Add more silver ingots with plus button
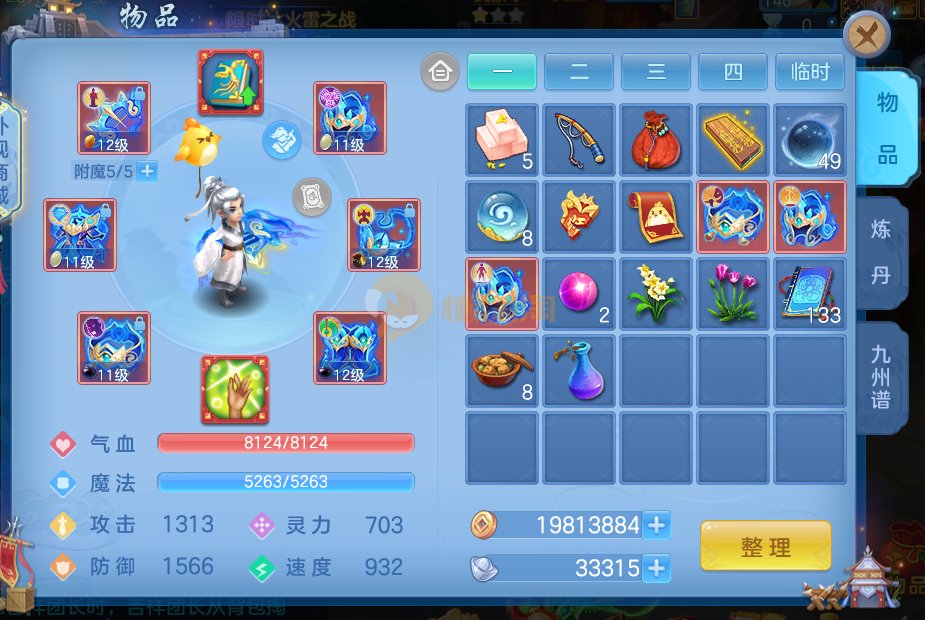Viewport: 925px width, 620px height. click(x=656, y=569)
